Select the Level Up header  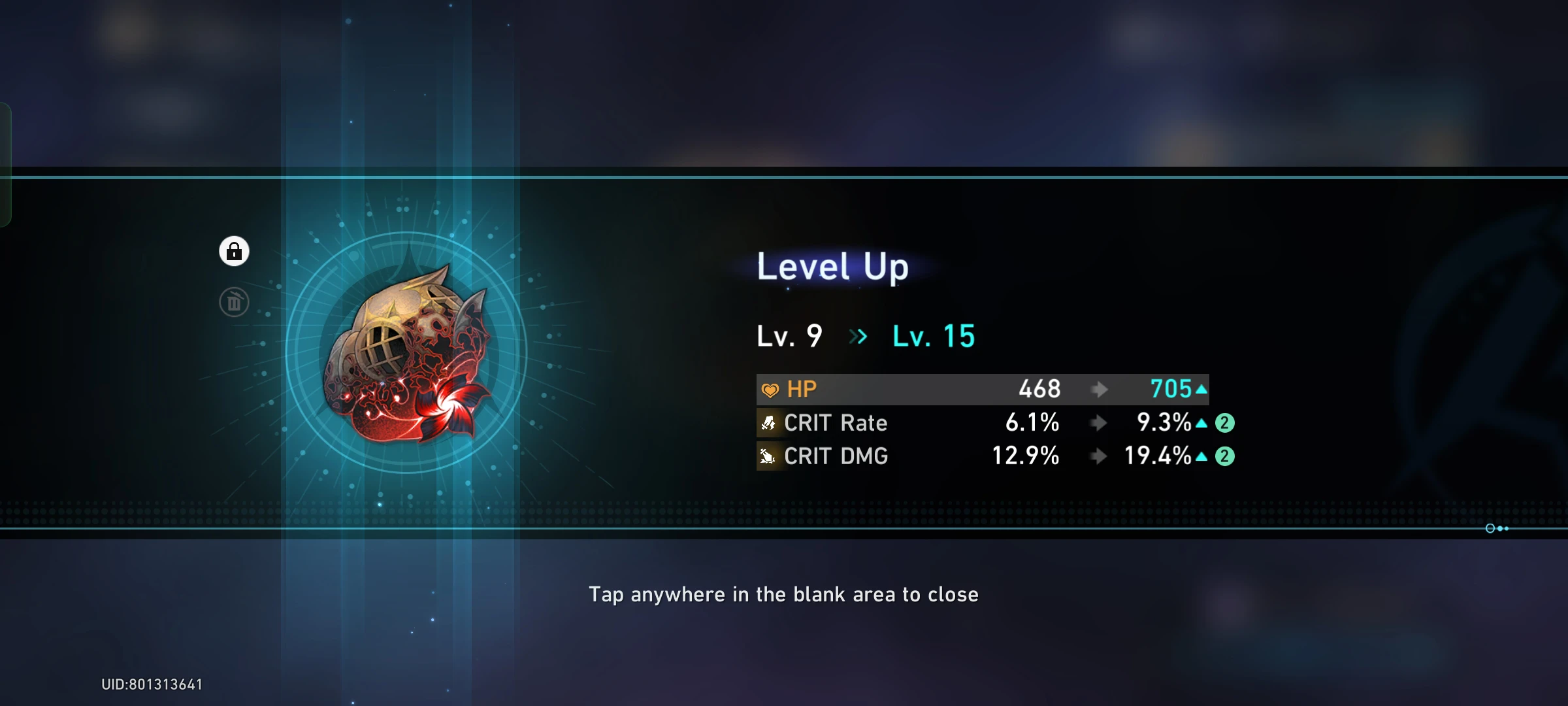pyautogui.click(x=831, y=267)
